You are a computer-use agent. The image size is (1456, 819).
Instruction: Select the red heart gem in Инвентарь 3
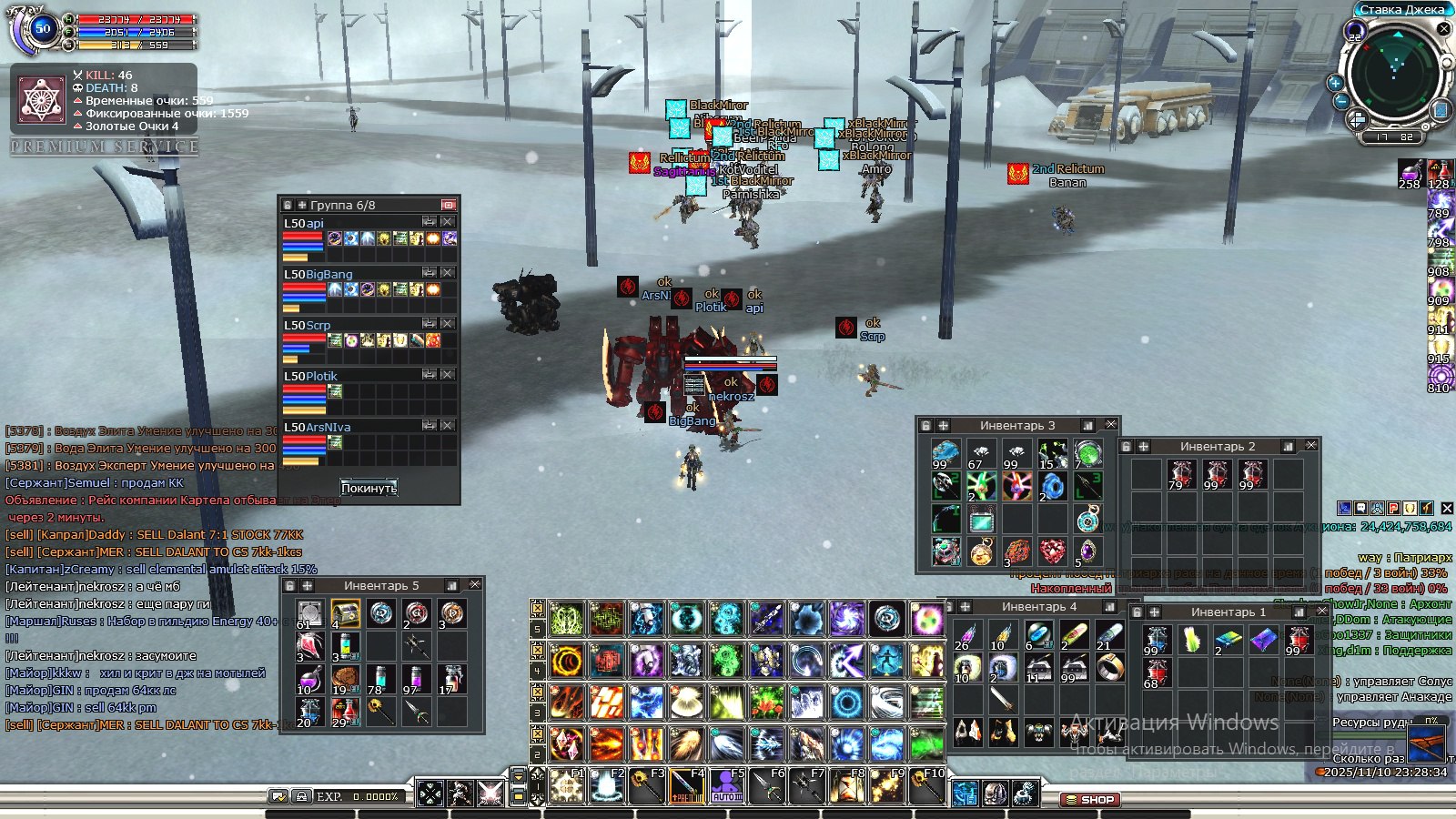pos(1052,551)
